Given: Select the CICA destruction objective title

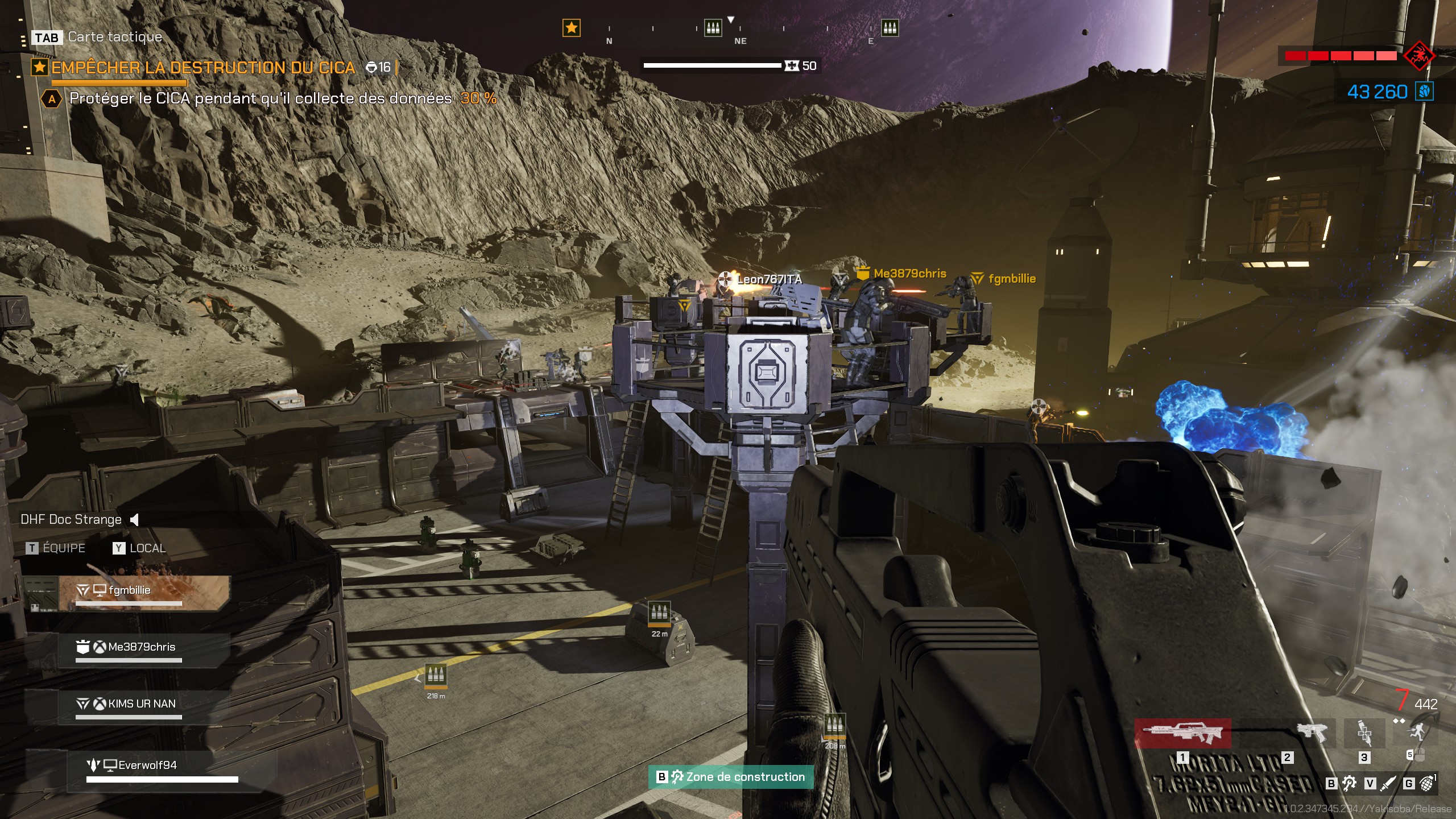Looking at the screenshot, I should click(203, 68).
